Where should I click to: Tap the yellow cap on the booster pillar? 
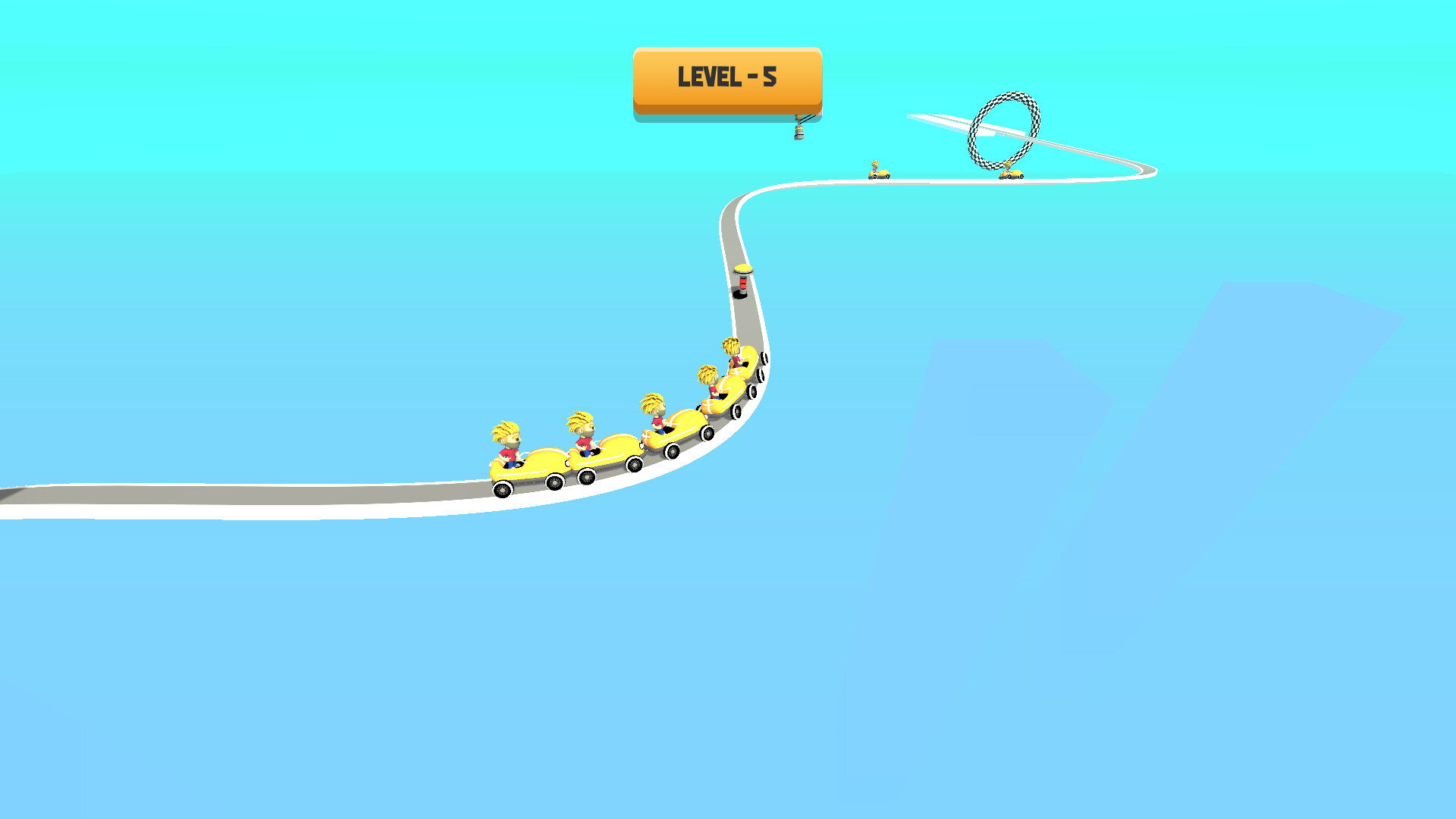coord(743,270)
